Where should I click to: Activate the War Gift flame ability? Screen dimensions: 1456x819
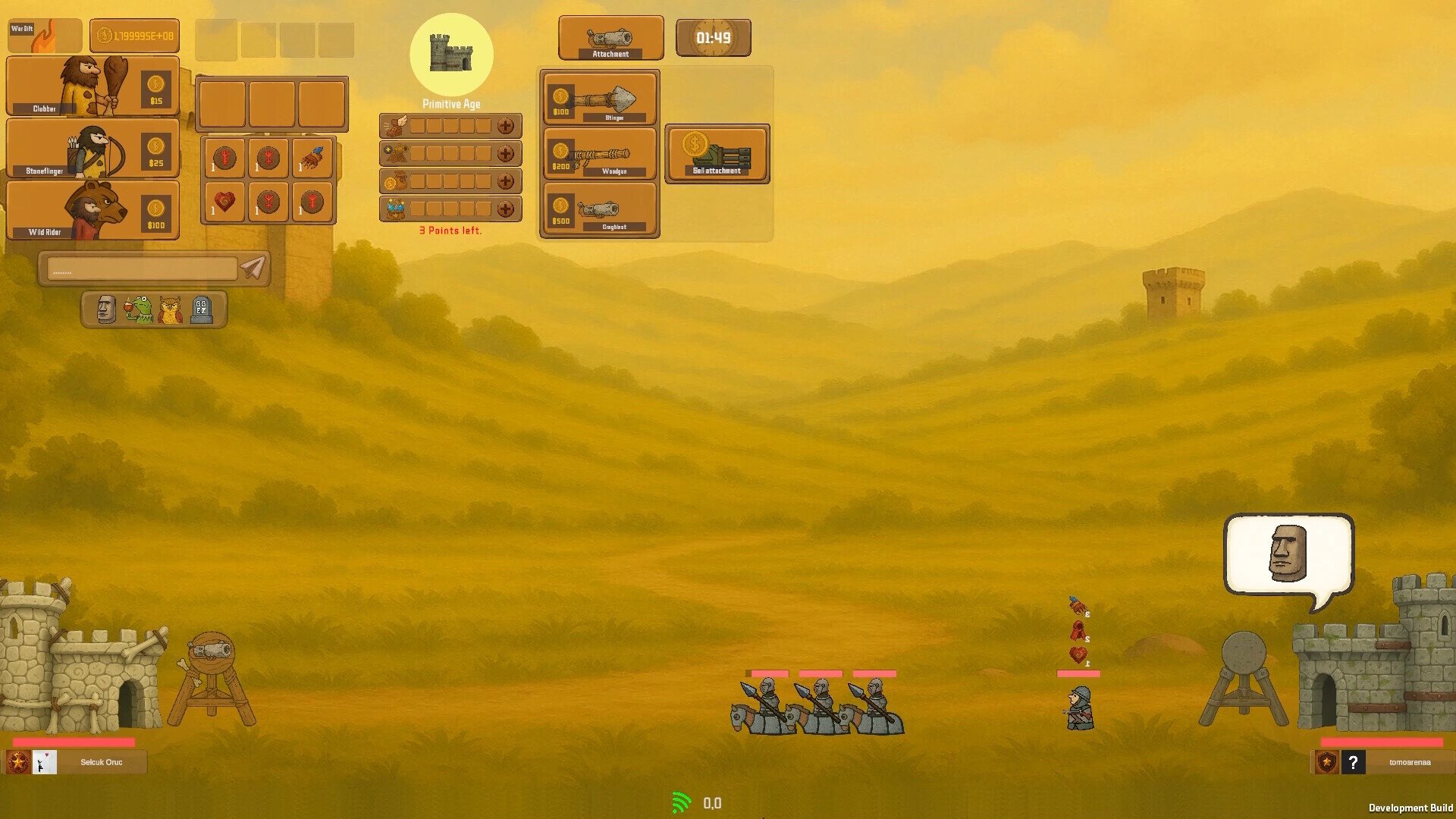[44, 36]
